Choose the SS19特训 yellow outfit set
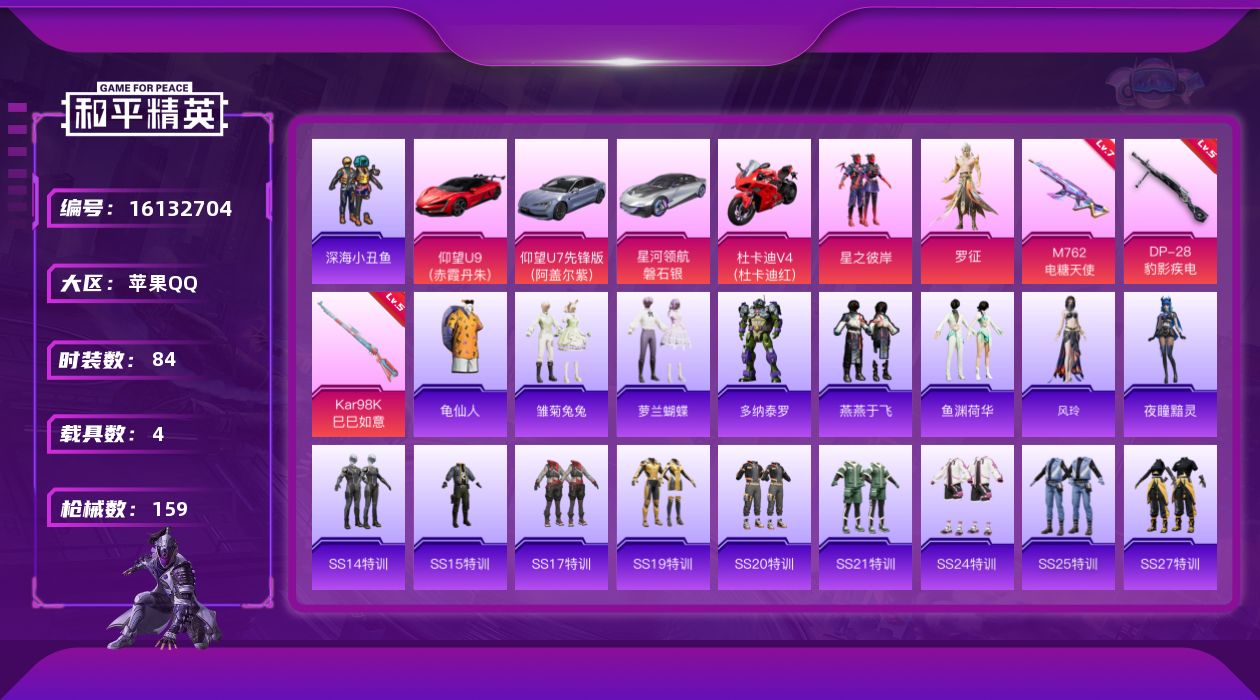The height and width of the screenshot is (700, 1260). pos(663,517)
